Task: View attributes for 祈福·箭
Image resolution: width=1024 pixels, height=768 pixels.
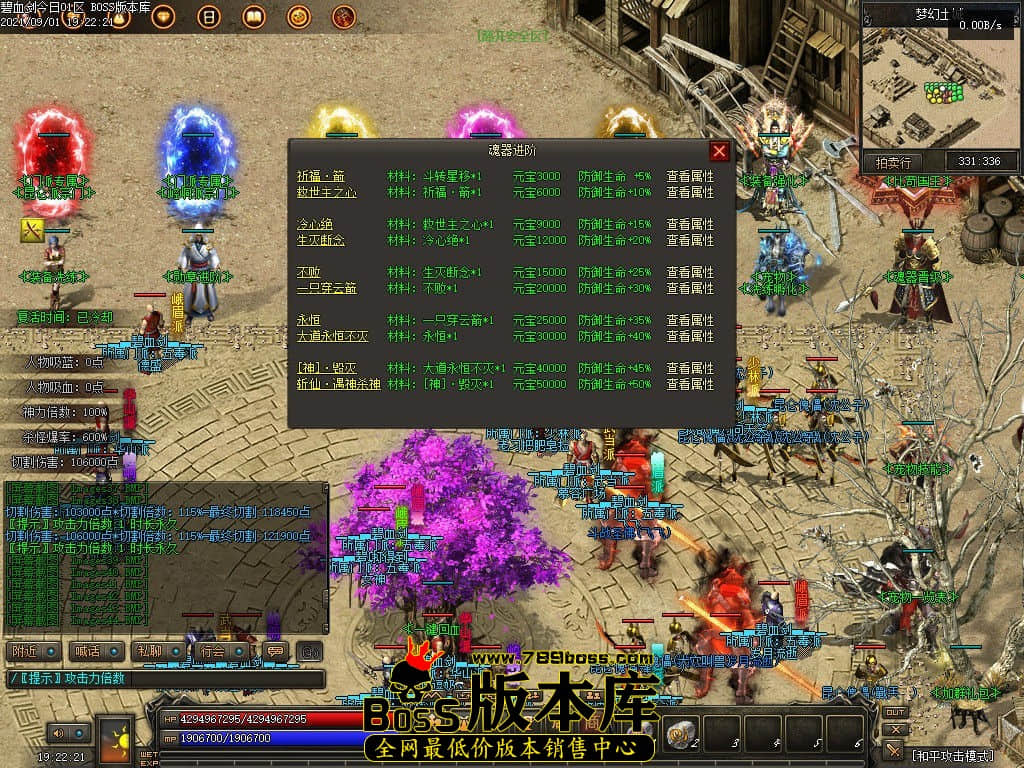Action: coord(690,176)
